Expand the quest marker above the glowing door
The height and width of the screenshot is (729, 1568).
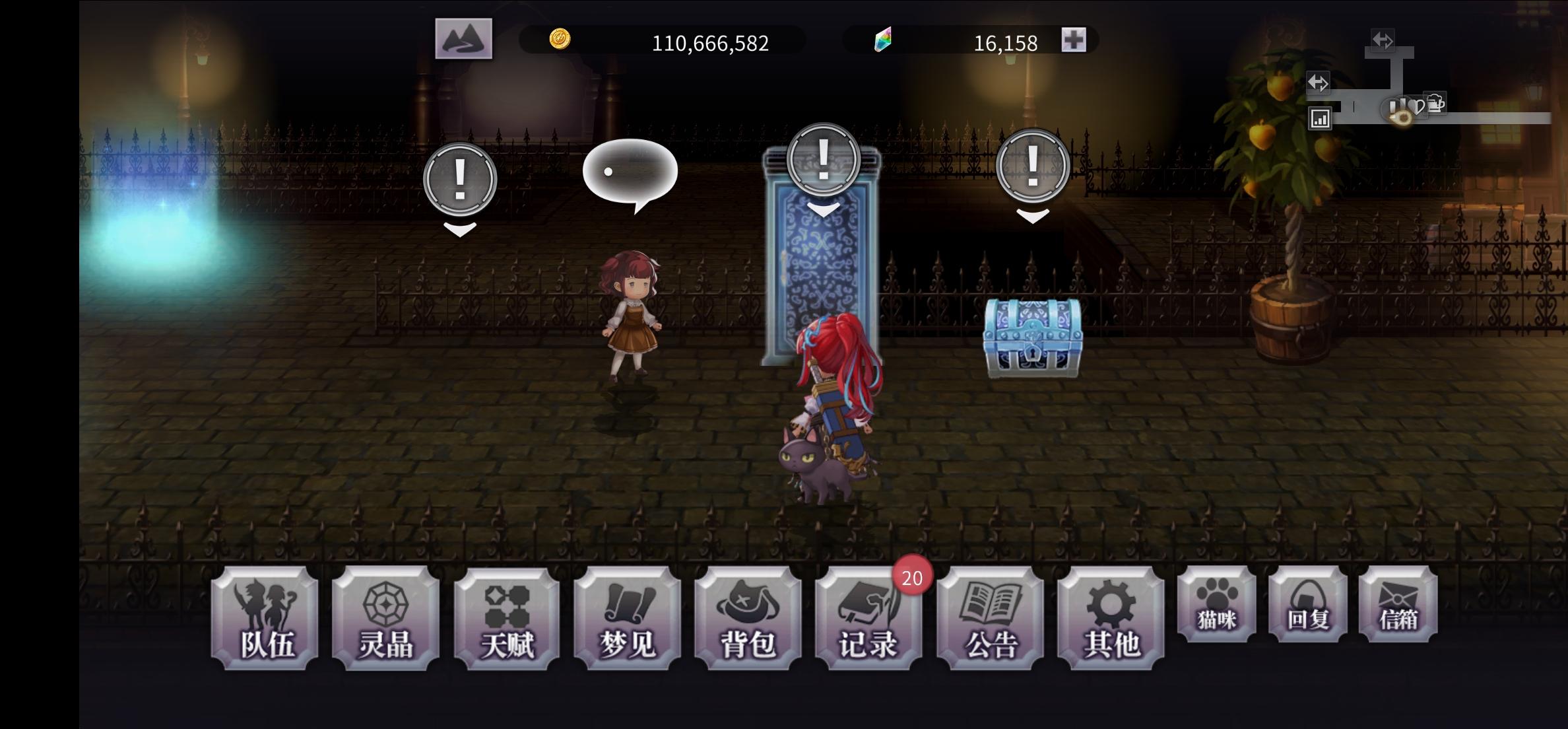pos(822,160)
